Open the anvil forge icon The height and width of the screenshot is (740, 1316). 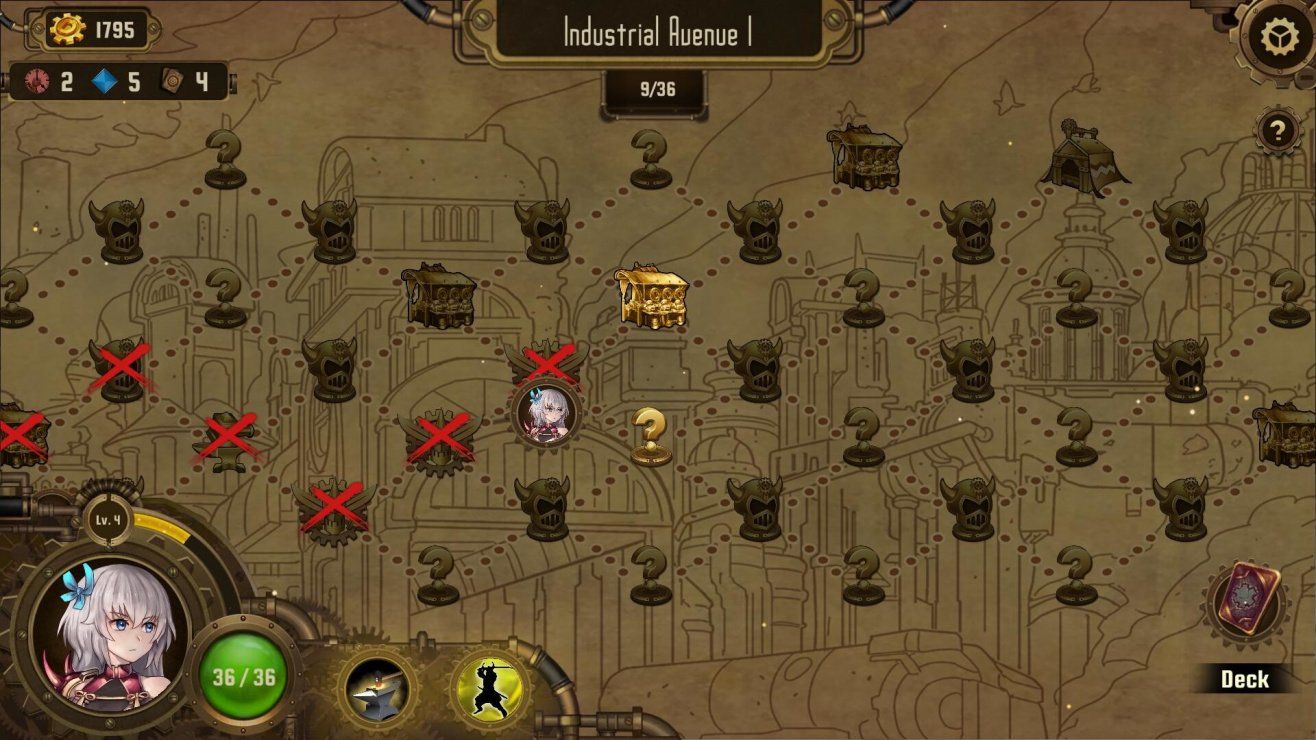pos(377,690)
